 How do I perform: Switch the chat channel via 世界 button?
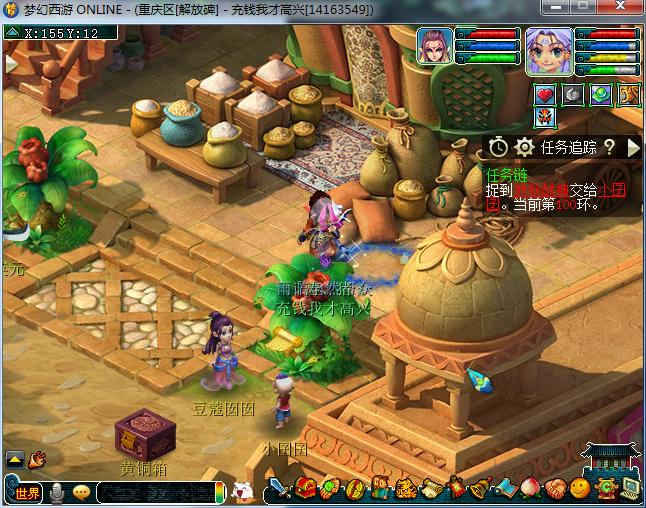click(x=26, y=492)
